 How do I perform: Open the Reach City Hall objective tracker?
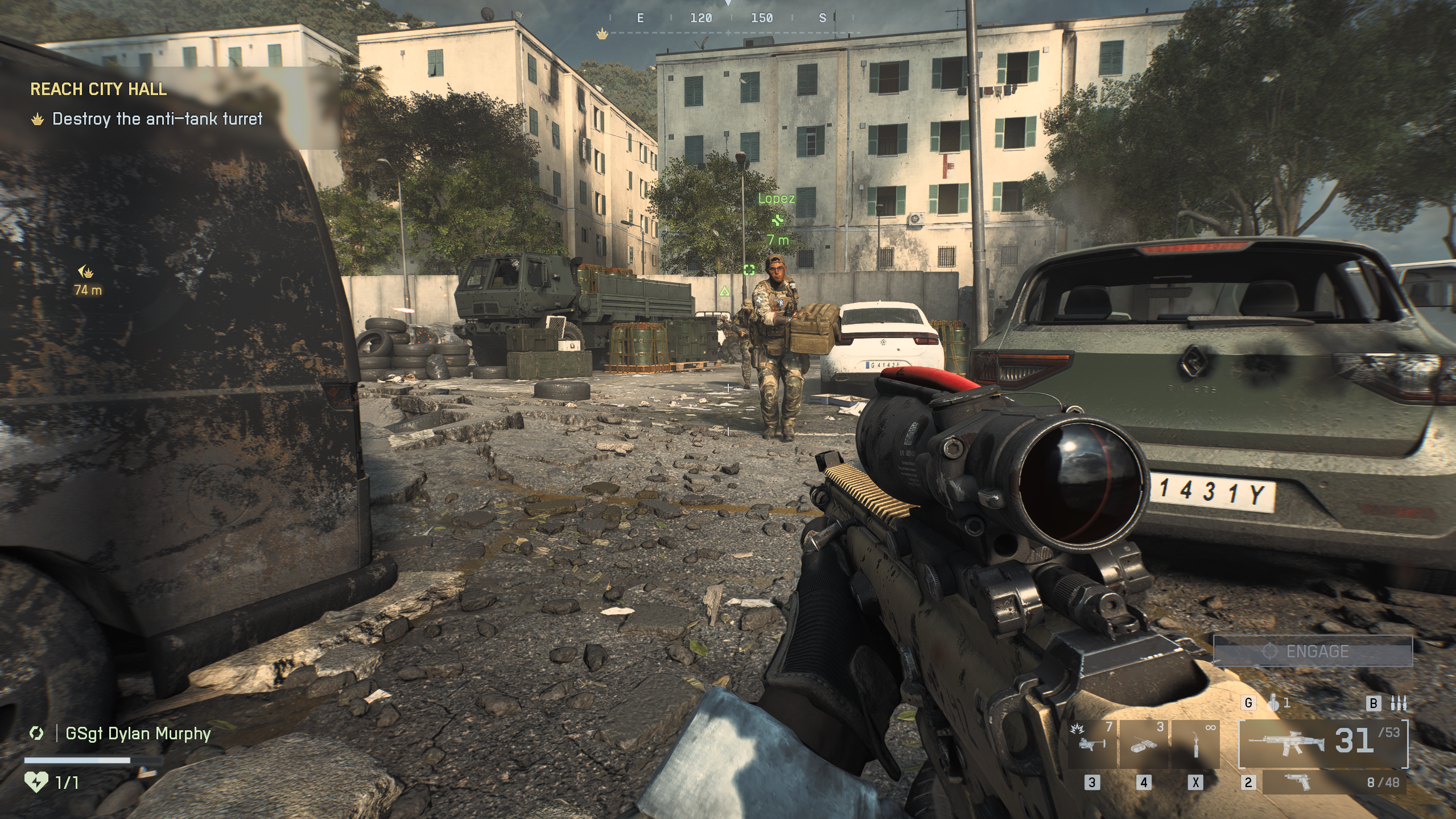point(98,89)
